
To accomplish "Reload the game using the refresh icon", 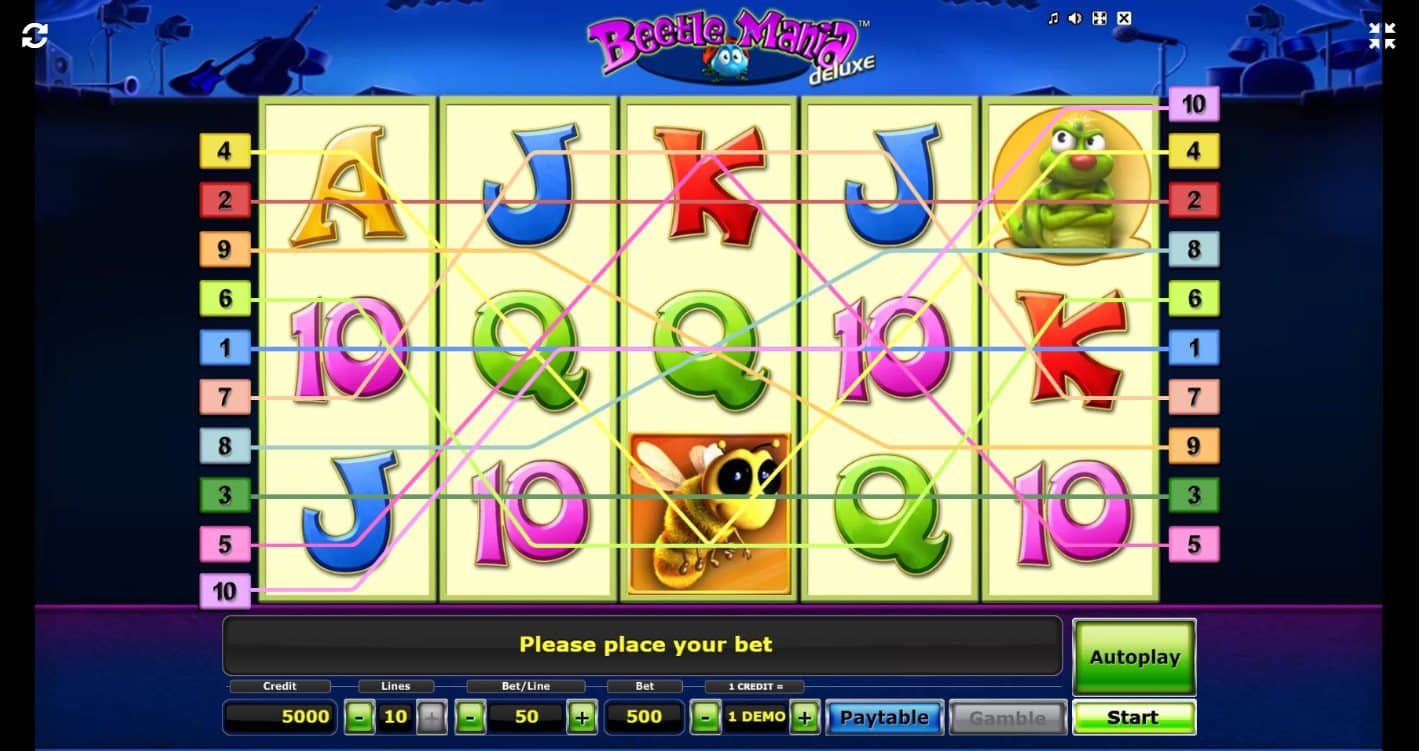I will (x=36, y=35).
